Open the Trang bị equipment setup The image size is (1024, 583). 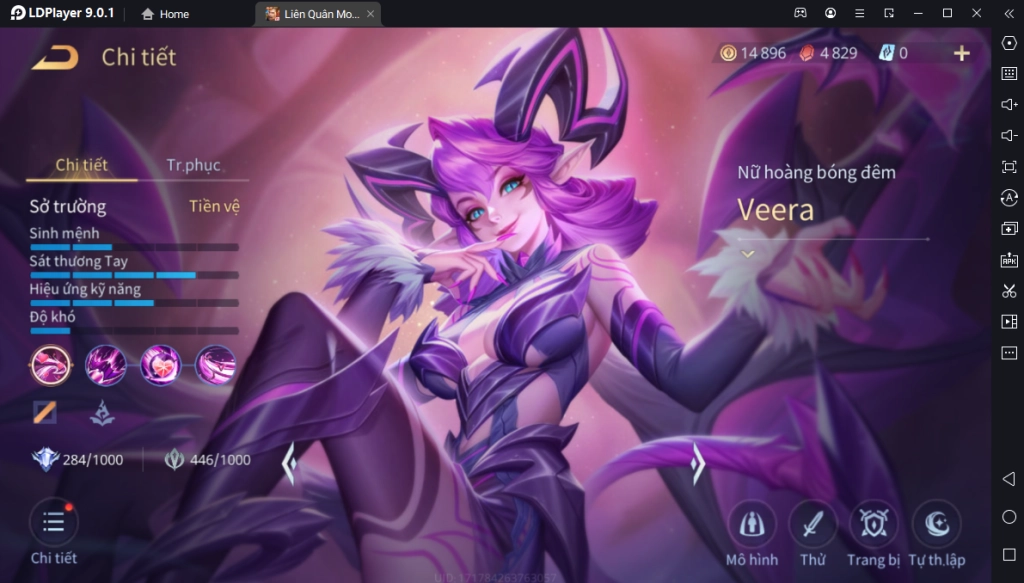[x=873, y=523]
